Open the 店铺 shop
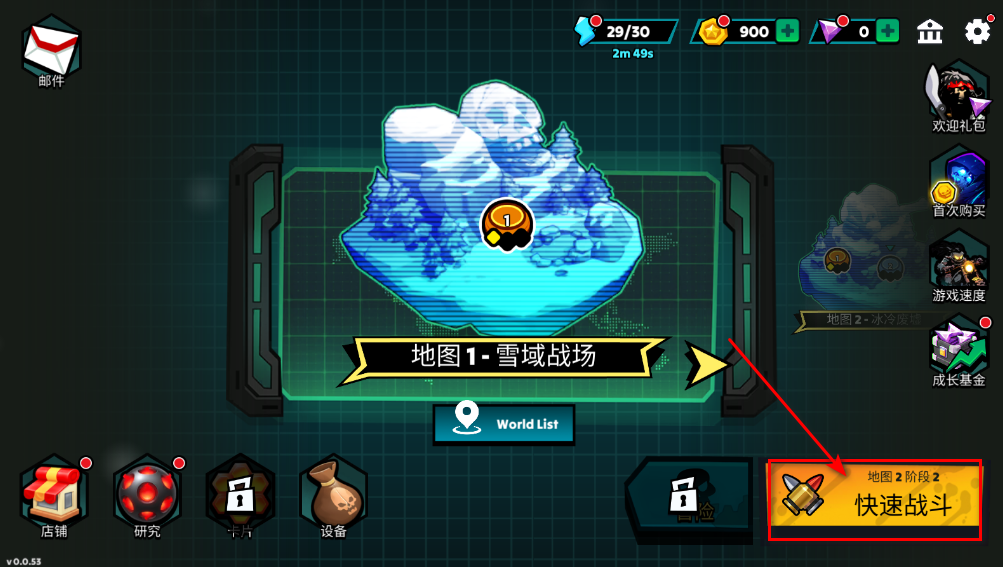This screenshot has width=1003, height=567. point(54,496)
